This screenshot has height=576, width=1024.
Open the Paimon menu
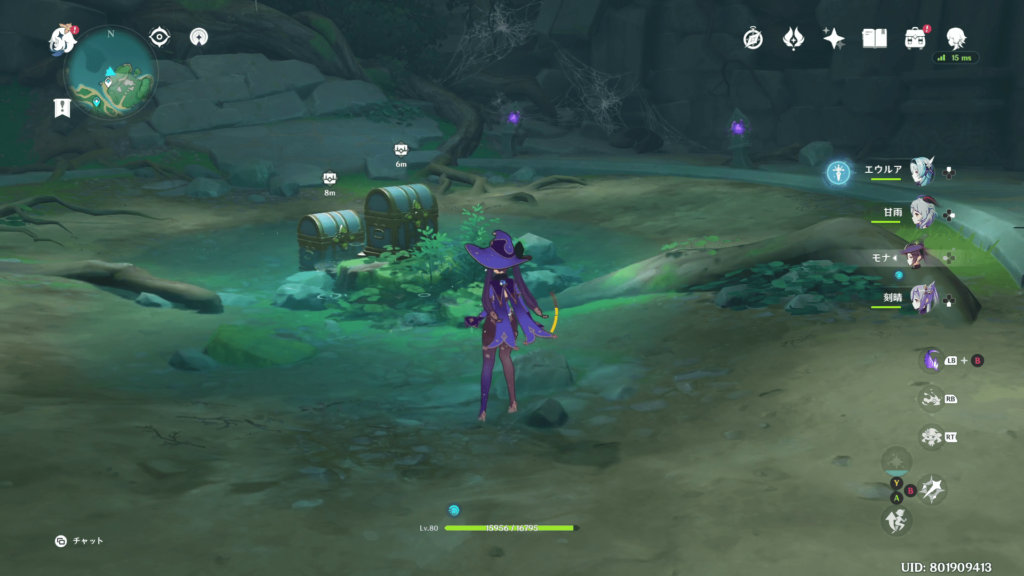[63, 40]
